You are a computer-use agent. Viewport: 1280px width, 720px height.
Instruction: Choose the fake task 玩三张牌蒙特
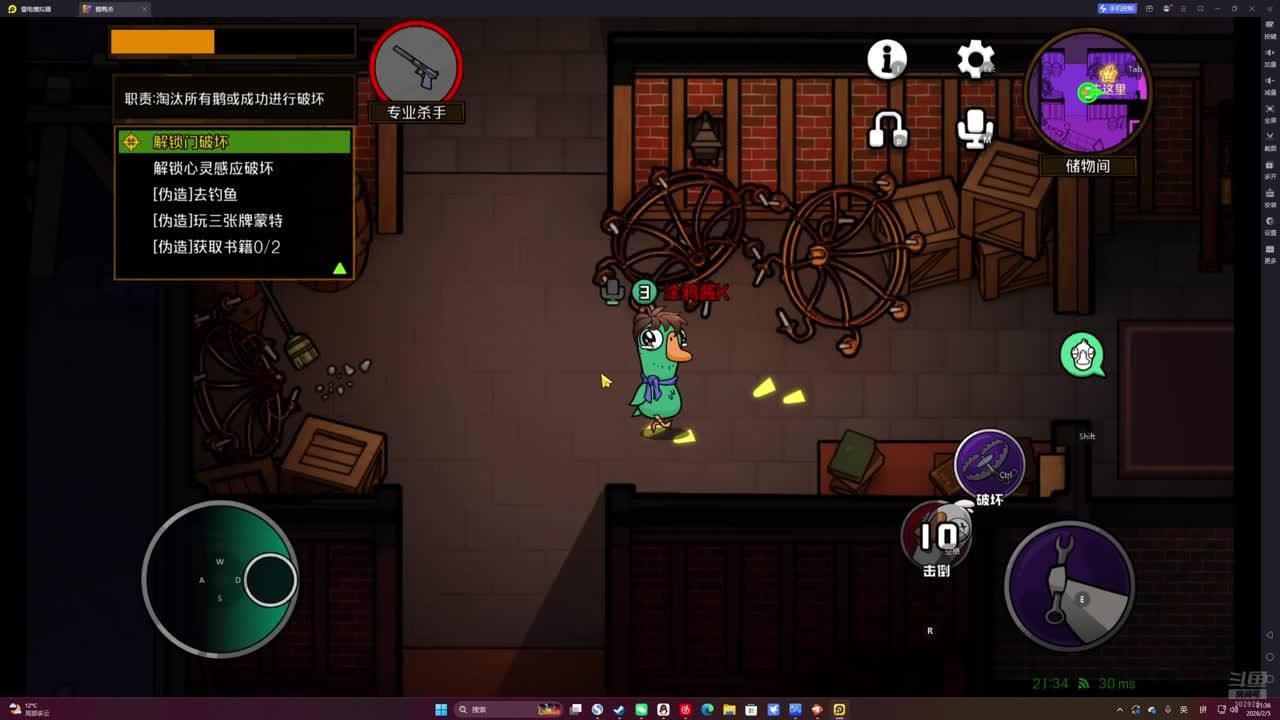tap(217, 220)
